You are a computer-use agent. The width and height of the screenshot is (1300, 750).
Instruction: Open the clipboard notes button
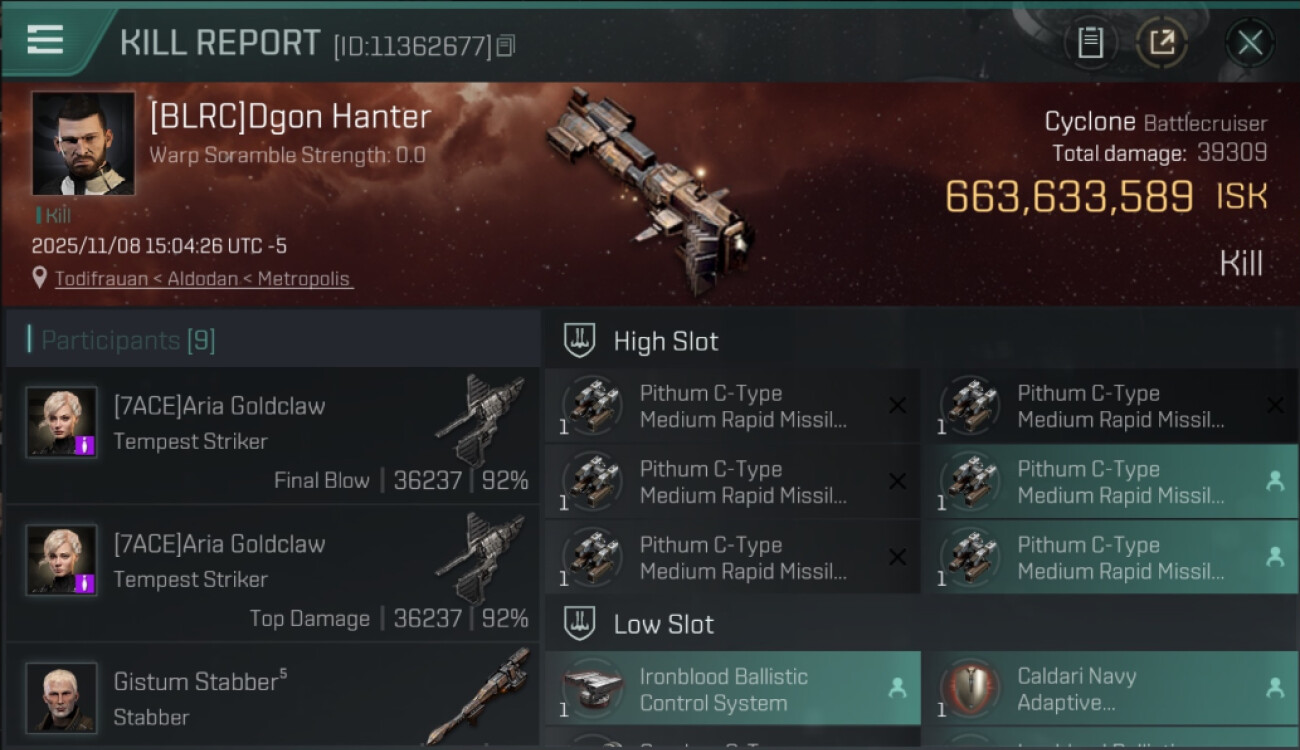(1090, 42)
